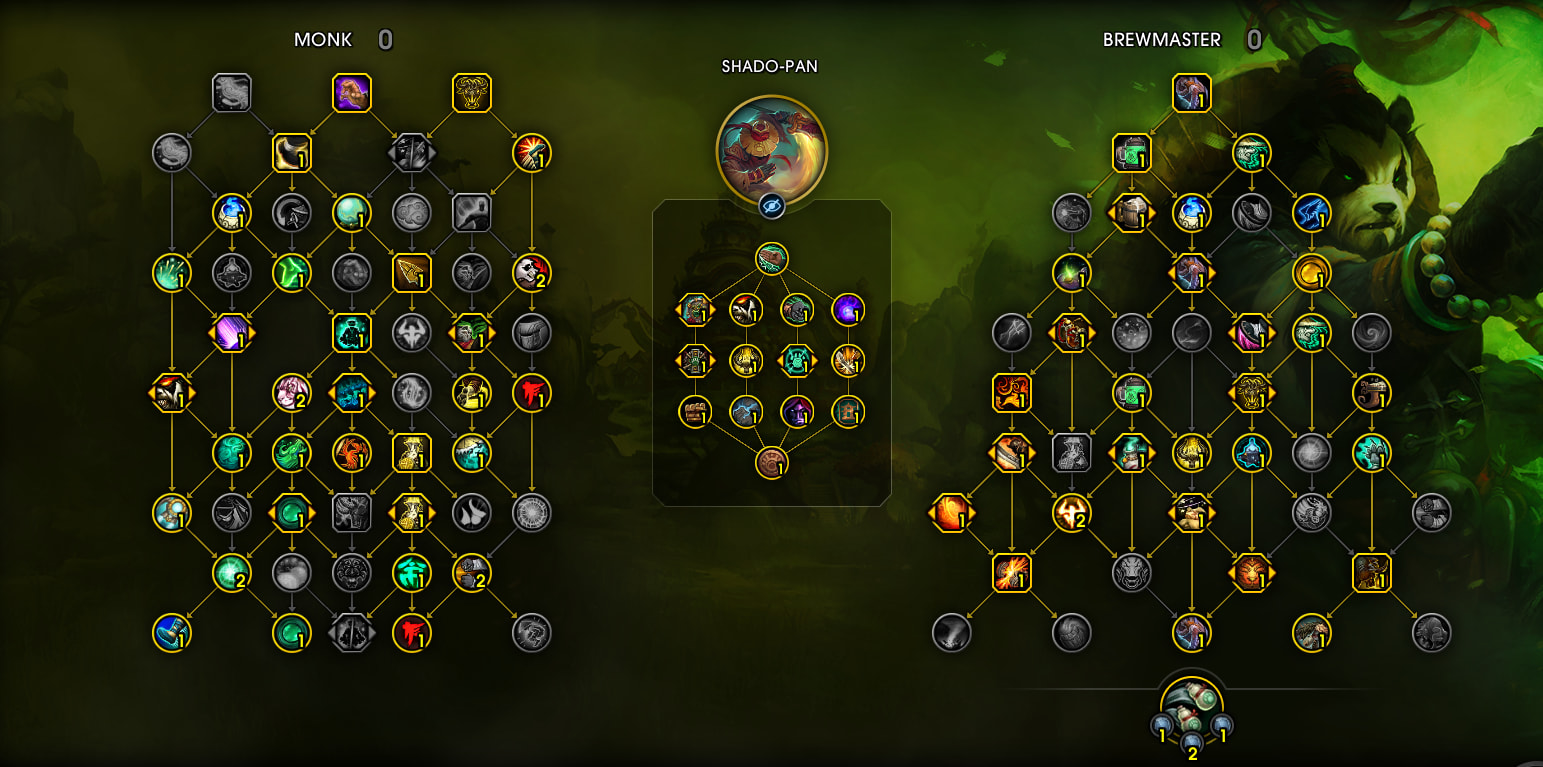Select the orange lion face Brewmaster talent

[x=1251, y=573]
